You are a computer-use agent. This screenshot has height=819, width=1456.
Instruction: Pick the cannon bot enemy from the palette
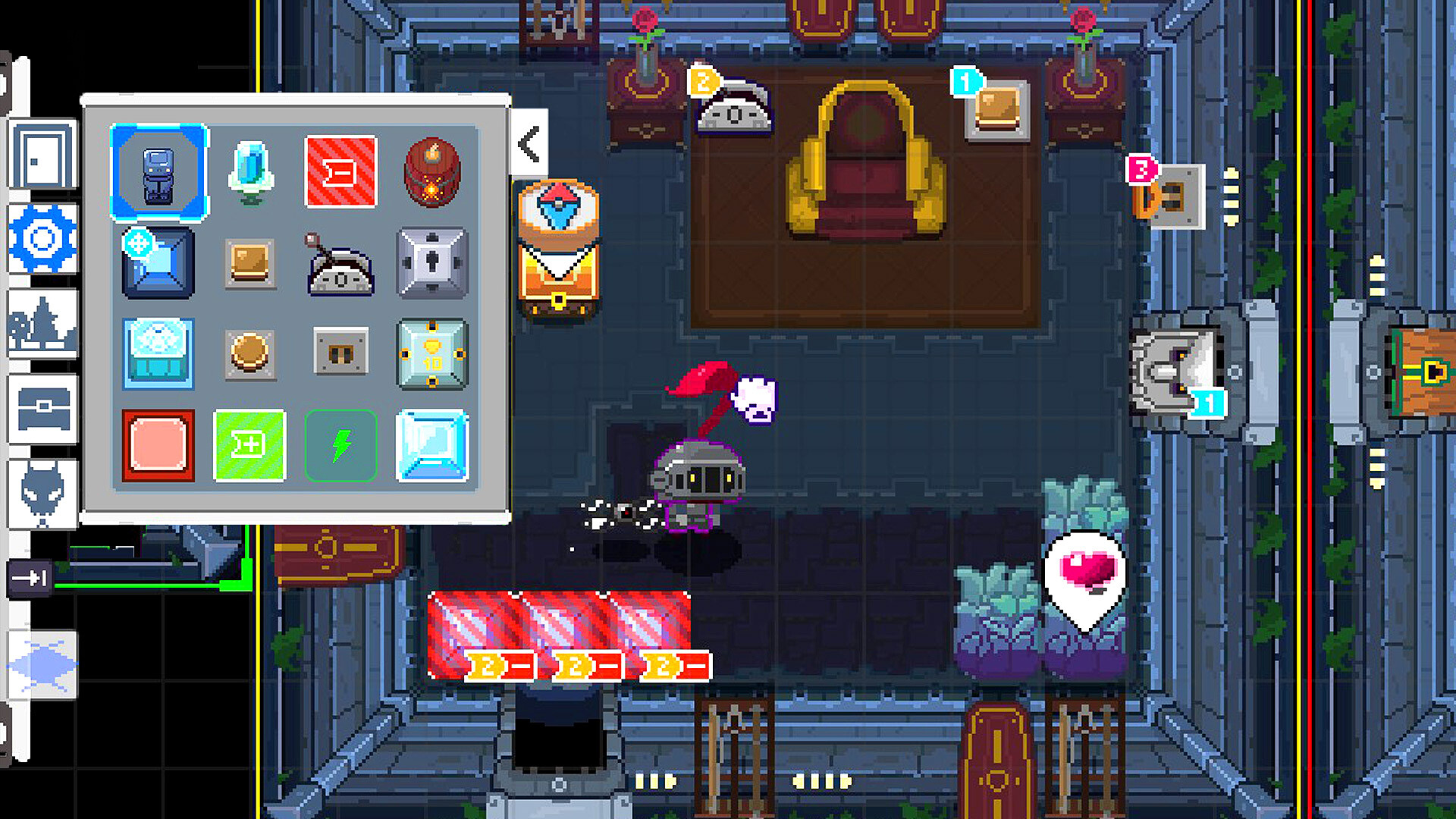click(x=341, y=265)
